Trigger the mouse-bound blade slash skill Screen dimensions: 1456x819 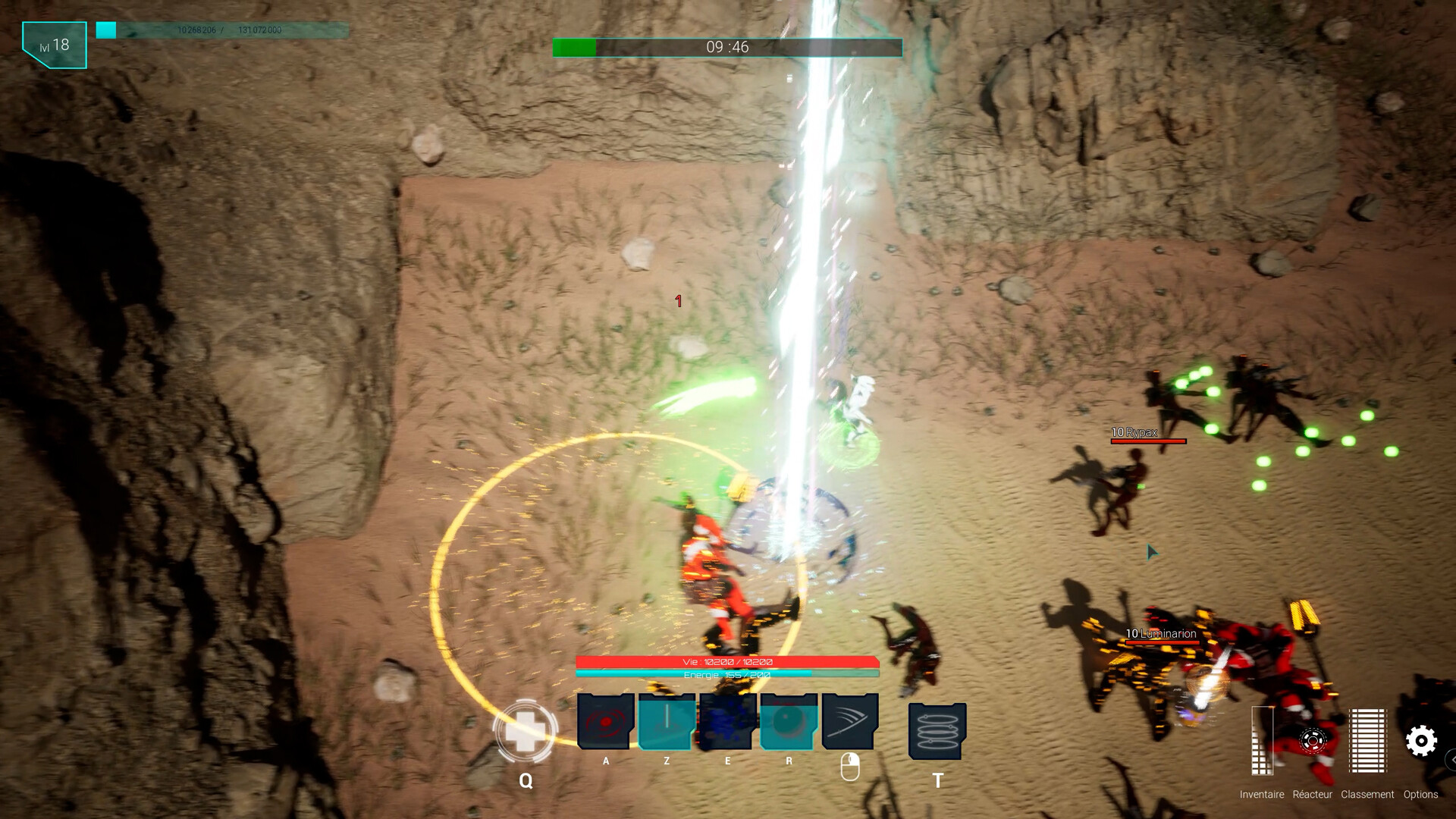point(848,722)
